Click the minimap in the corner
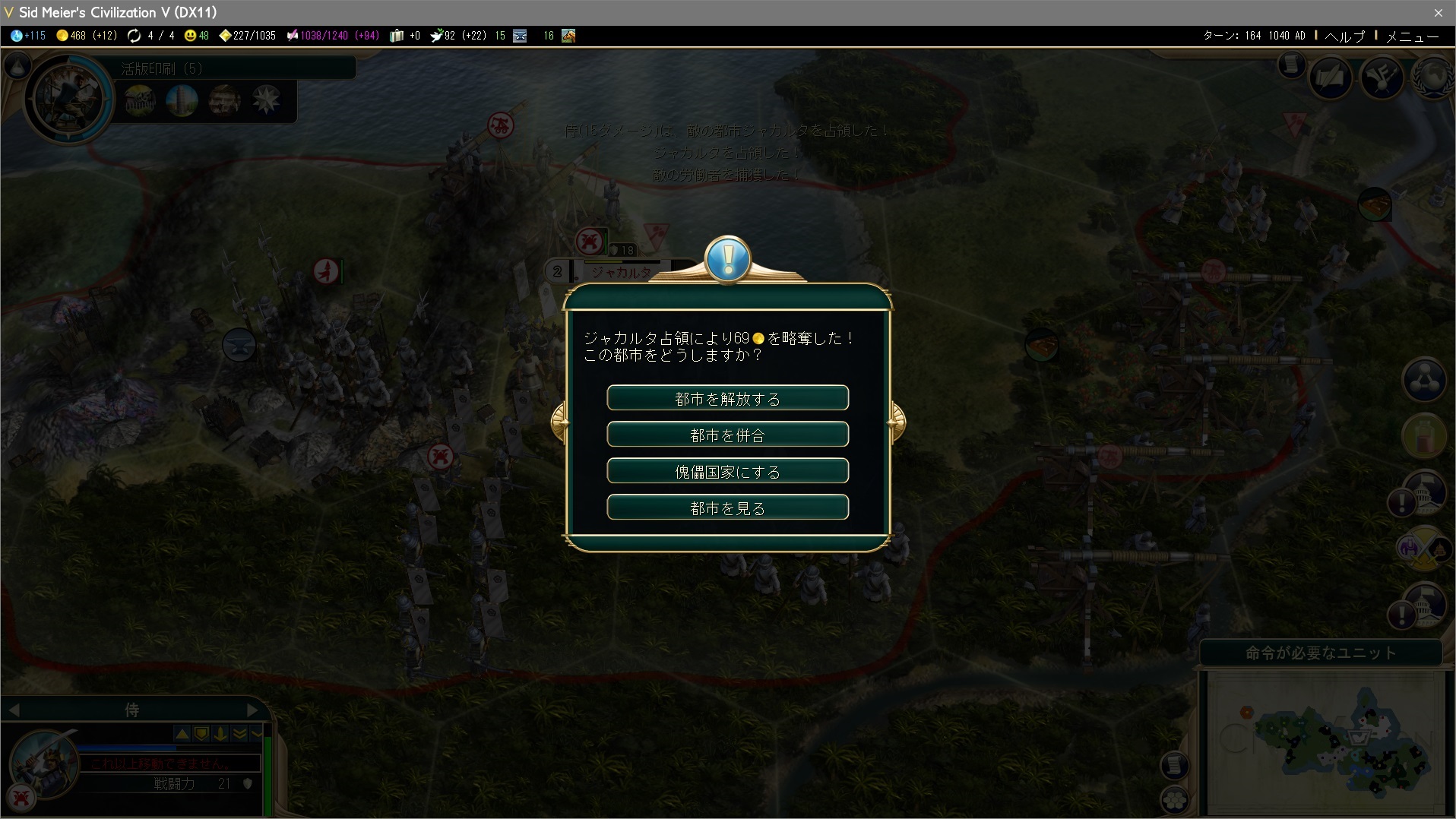 1325,742
